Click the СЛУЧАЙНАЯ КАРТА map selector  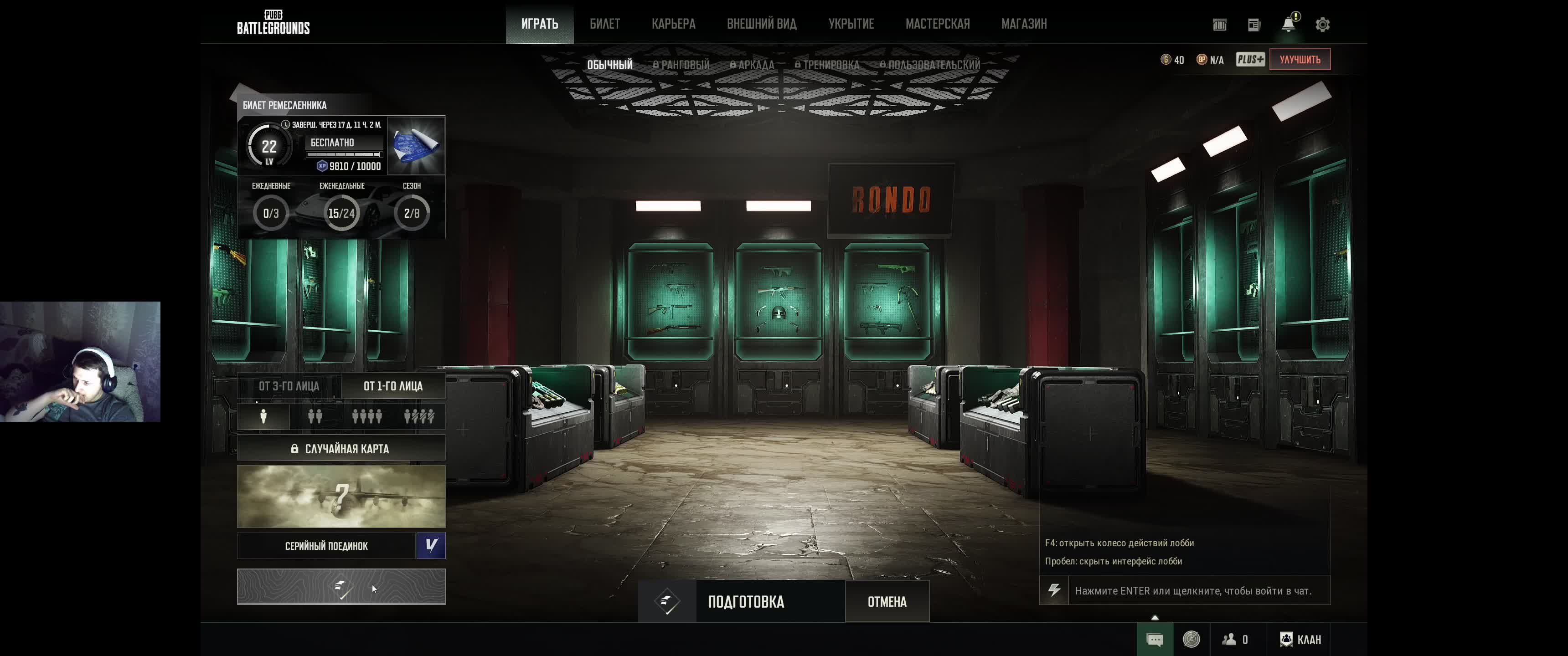(341, 448)
